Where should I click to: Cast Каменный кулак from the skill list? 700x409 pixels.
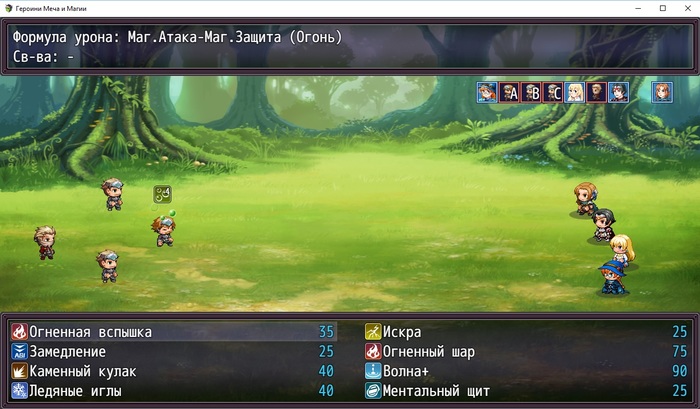point(80,371)
